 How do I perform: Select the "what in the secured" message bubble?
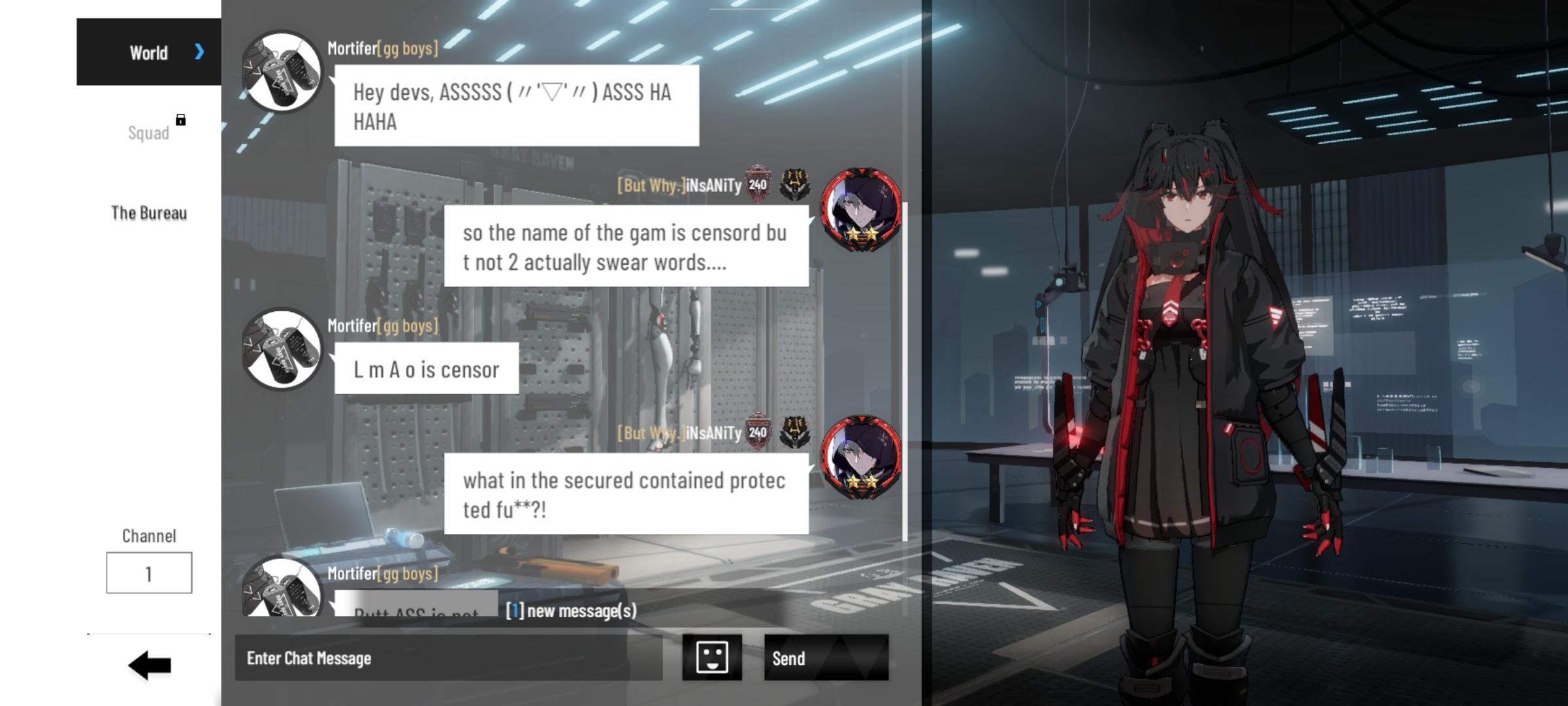[x=626, y=494]
